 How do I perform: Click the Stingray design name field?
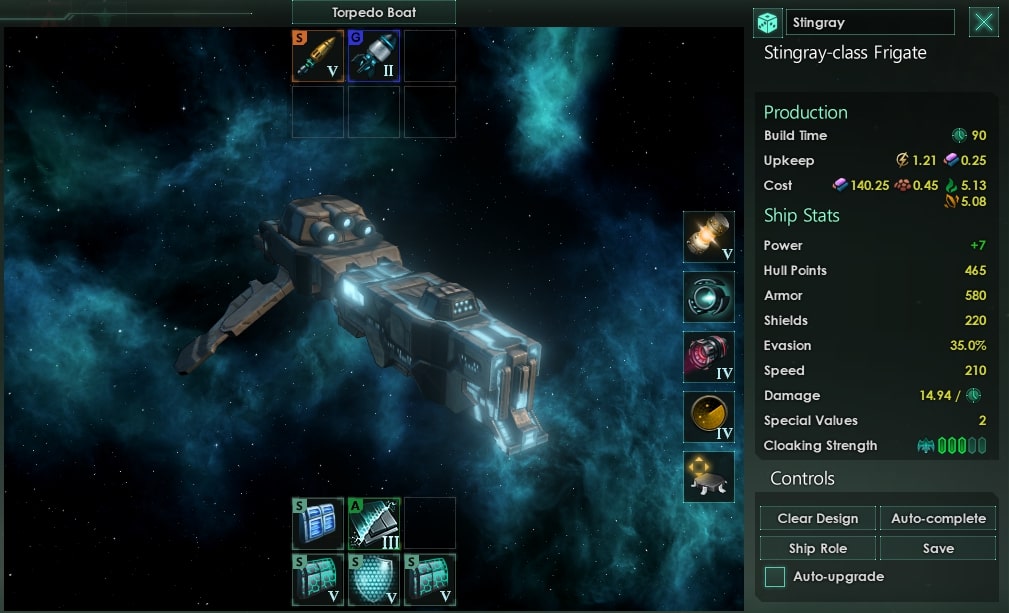point(870,22)
